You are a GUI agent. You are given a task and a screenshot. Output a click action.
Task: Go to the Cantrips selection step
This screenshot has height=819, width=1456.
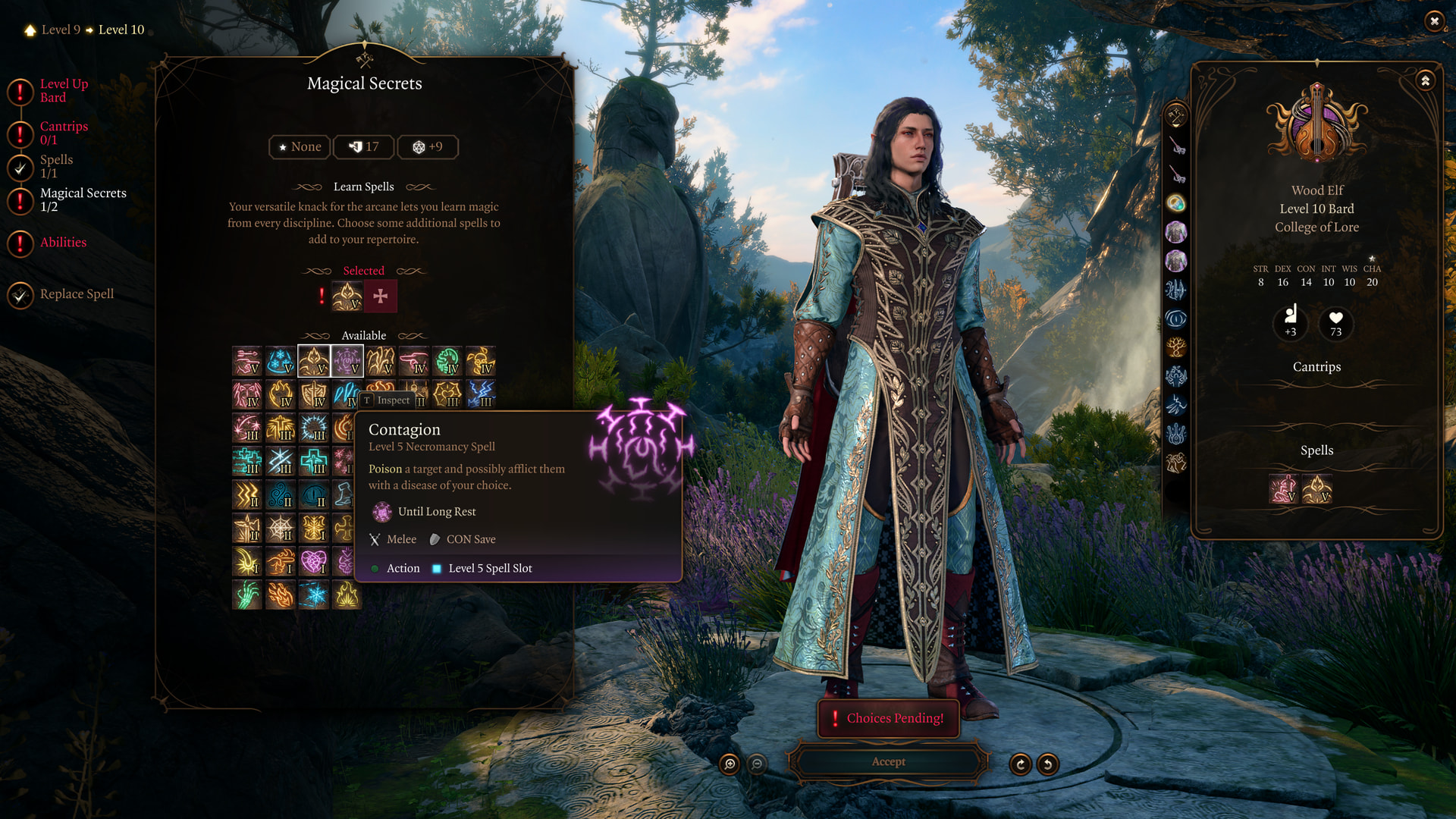click(x=63, y=133)
